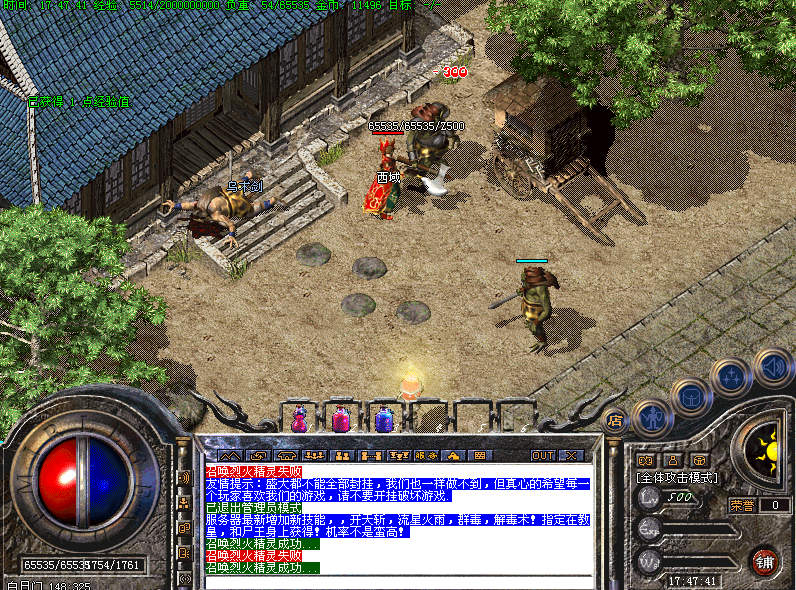
Task: Switch the 全体攻击模式 attack mode label
Action: click(x=677, y=478)
